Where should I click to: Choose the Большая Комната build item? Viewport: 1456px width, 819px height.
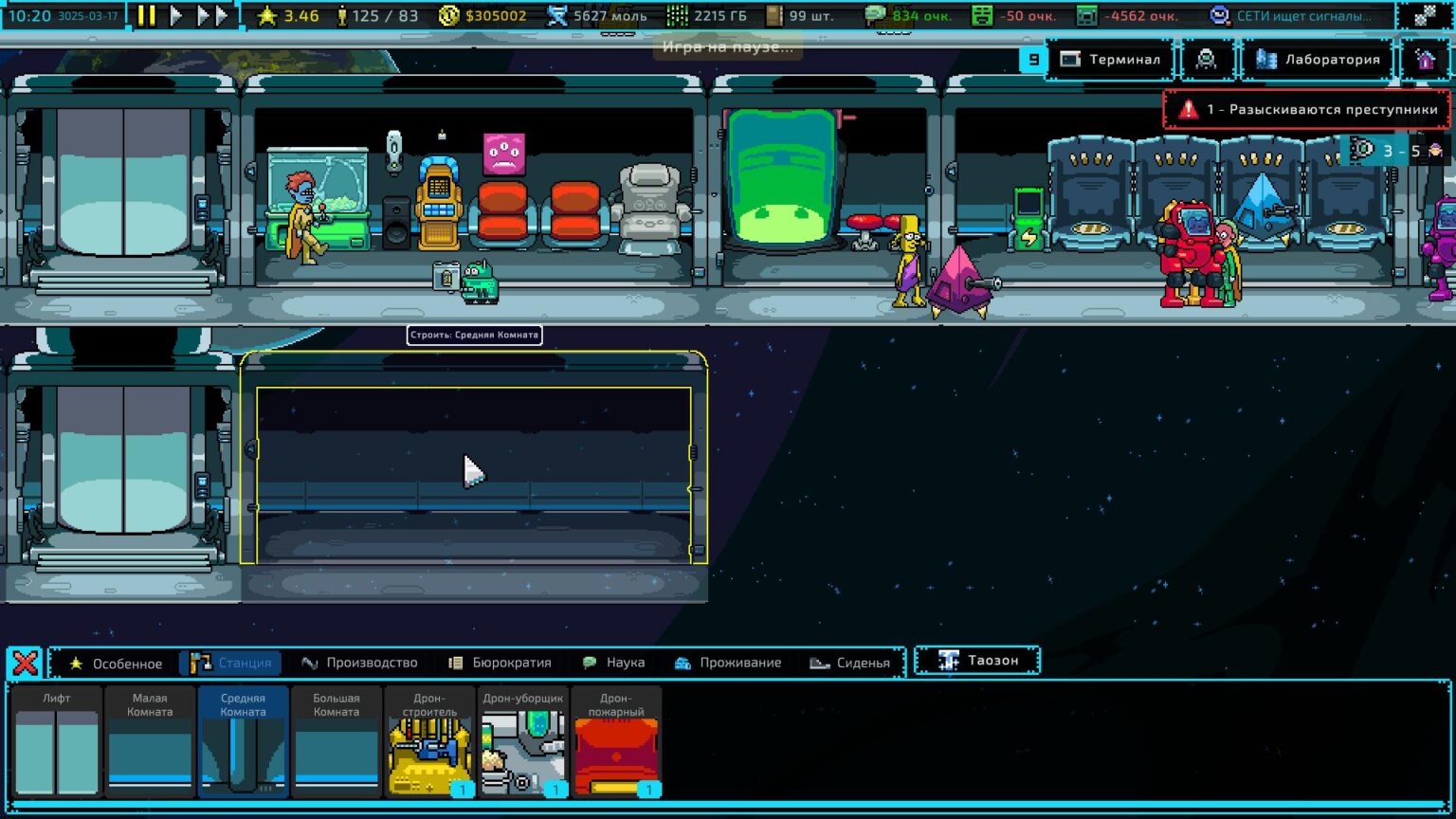(337, 742)
